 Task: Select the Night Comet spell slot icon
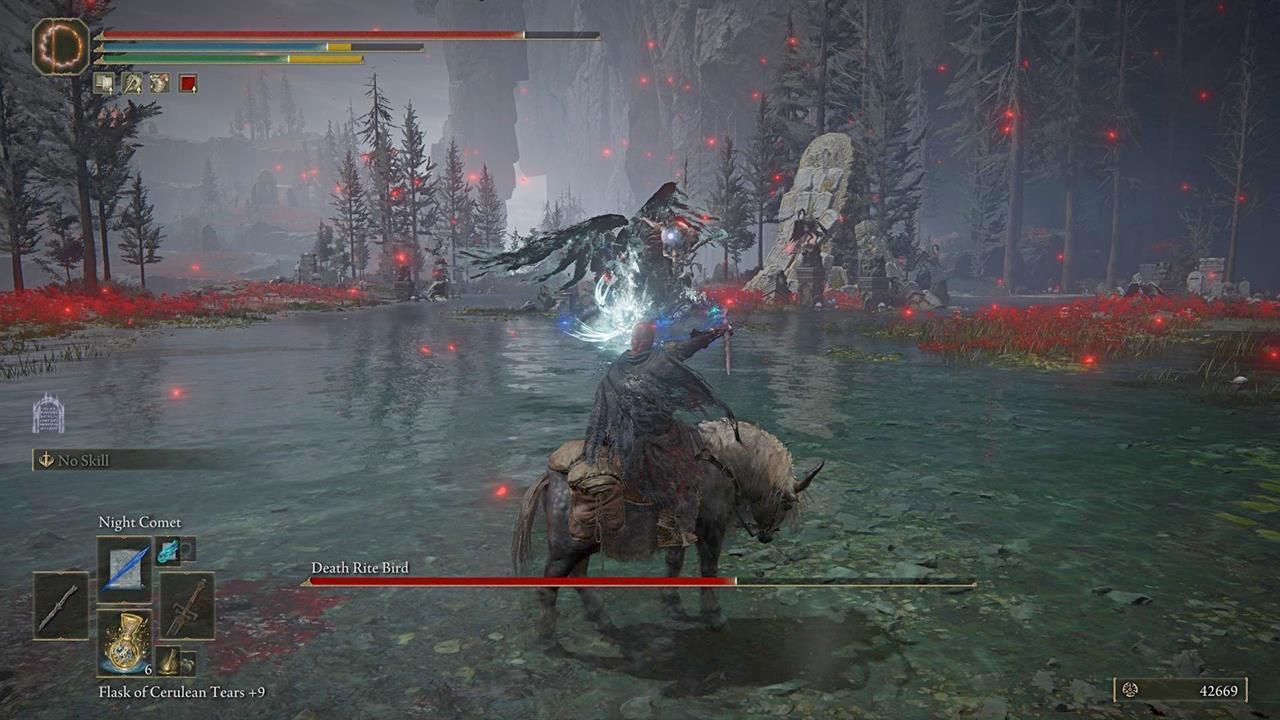point(125,565)
